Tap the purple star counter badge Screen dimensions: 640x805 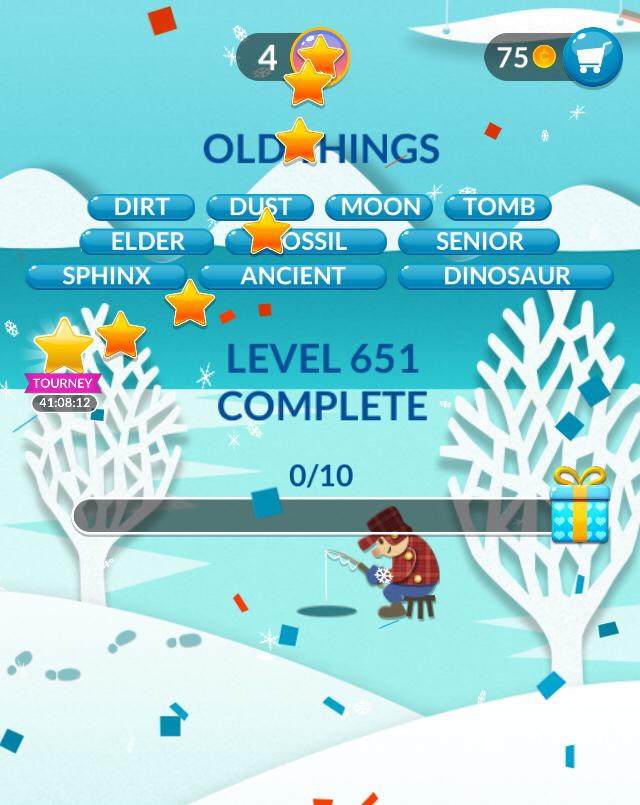320,56
